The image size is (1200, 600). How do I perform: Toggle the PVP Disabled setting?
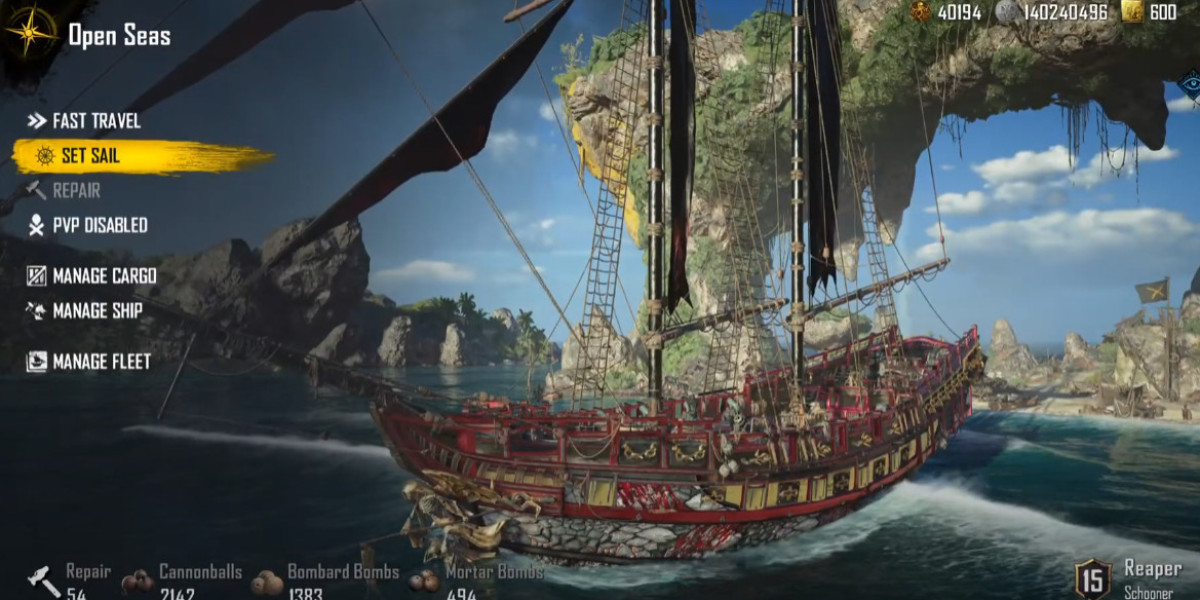pos(99,226)
